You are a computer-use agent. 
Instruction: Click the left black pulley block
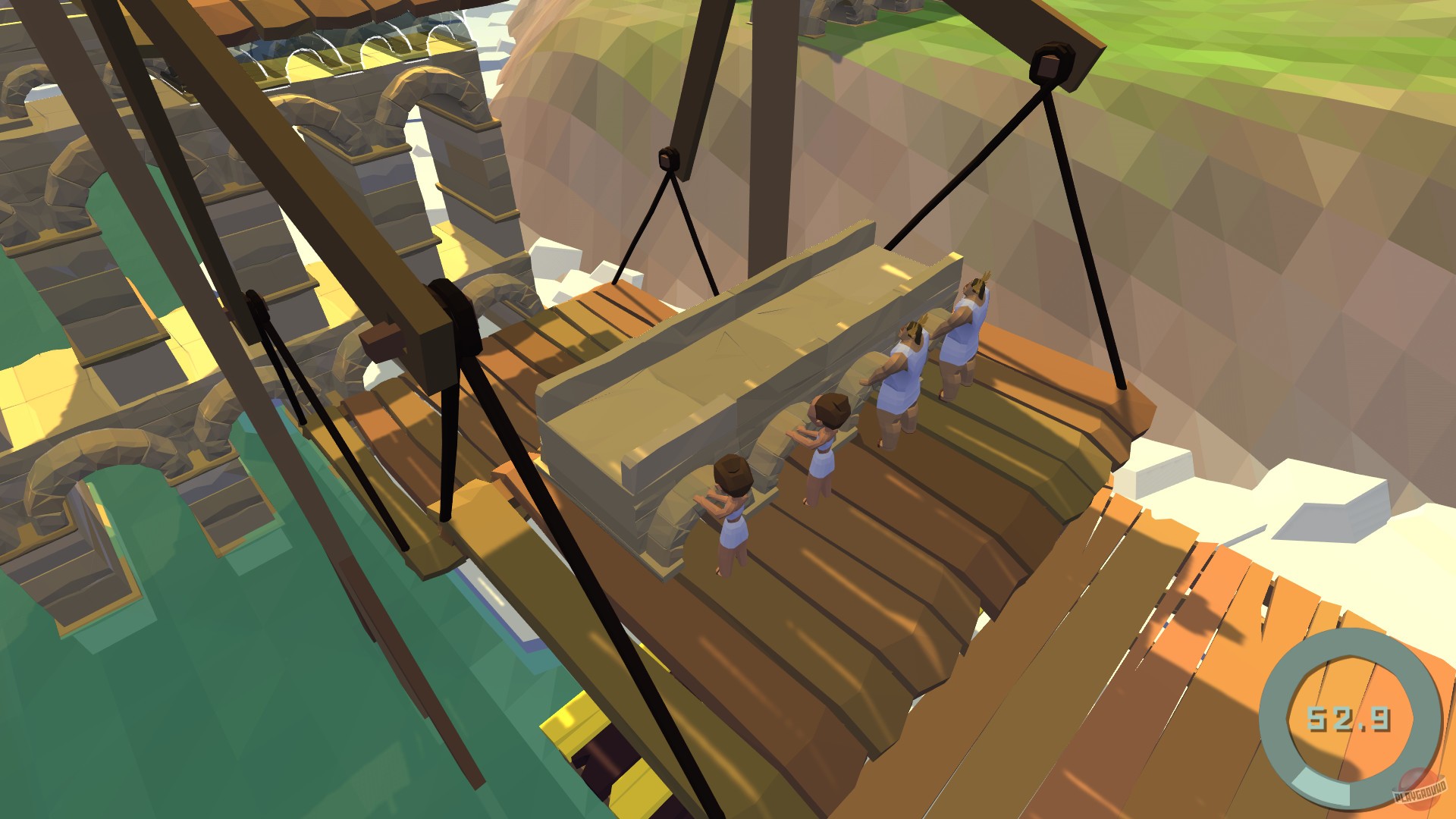(x=667, y=161)
